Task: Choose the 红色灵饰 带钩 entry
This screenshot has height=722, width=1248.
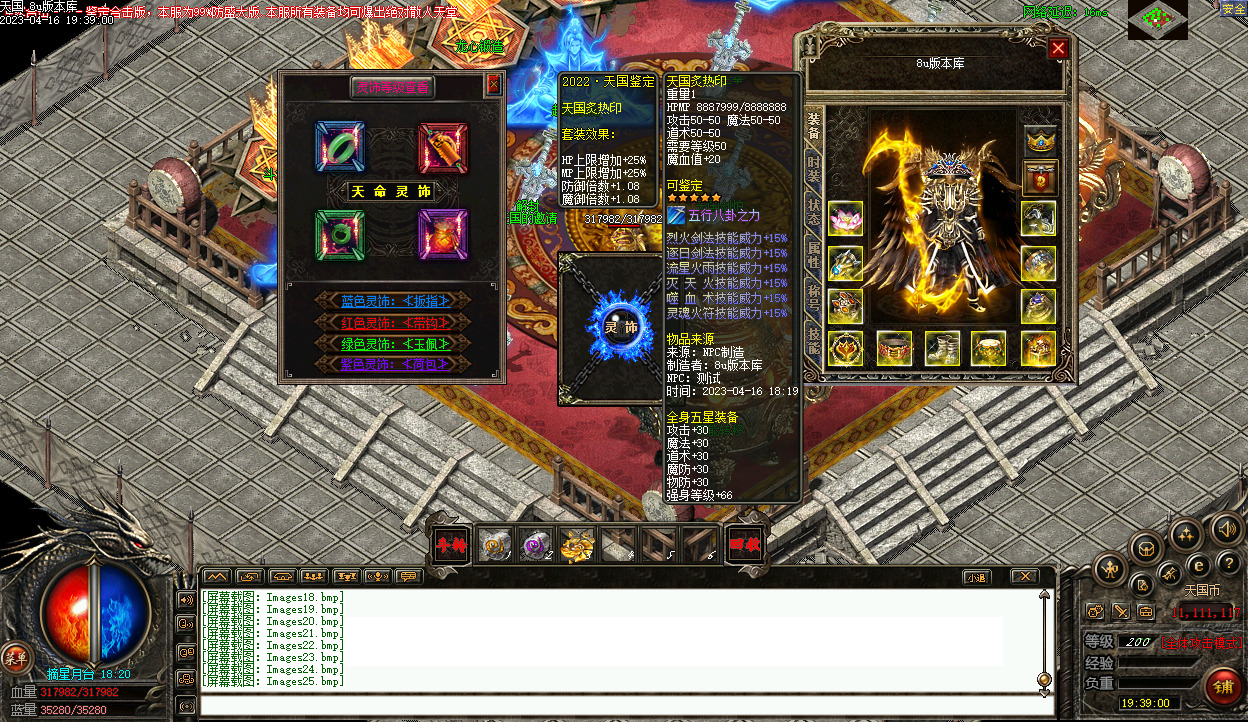Action: click(x=392, y=322)
